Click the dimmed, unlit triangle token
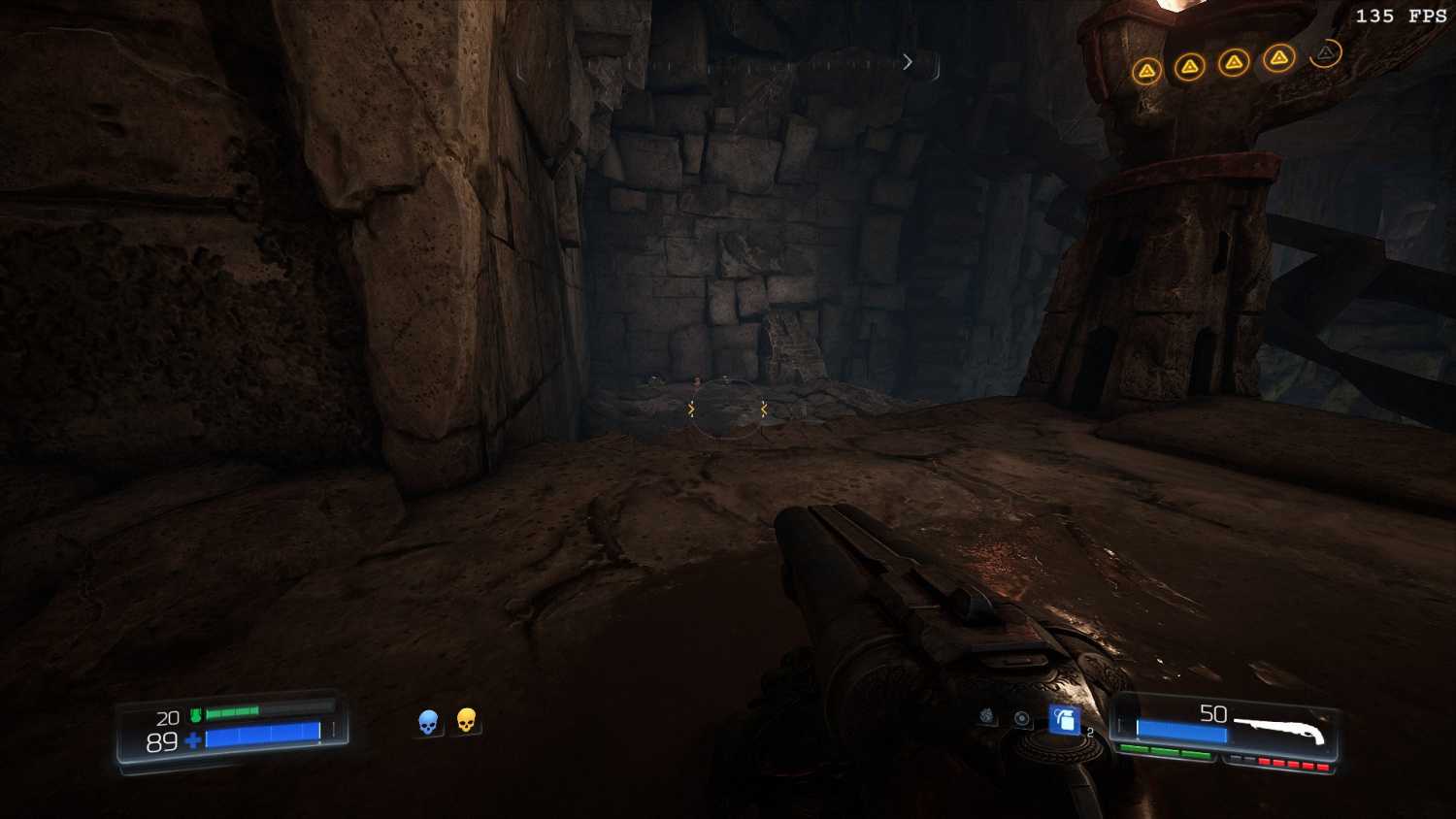The image size is (1456, 819). point(1325,53)
